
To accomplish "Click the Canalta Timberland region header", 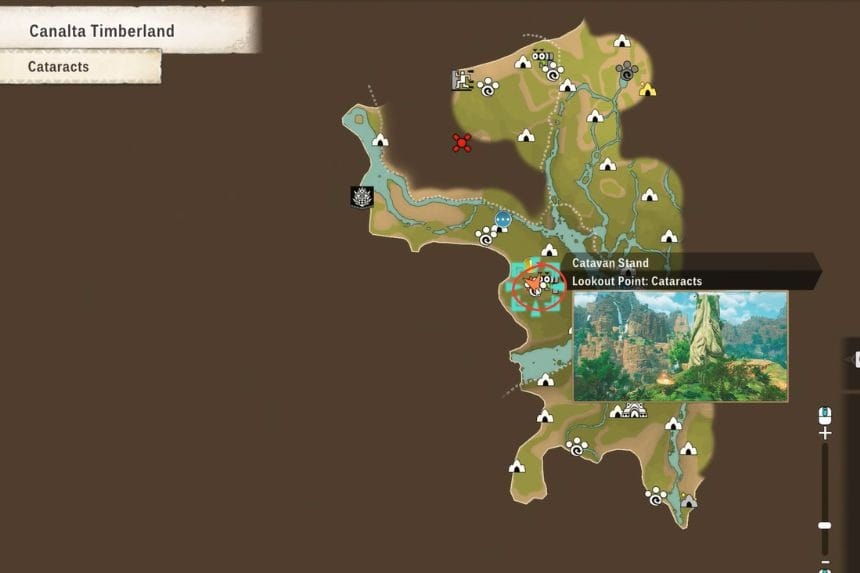I will 102,31.
